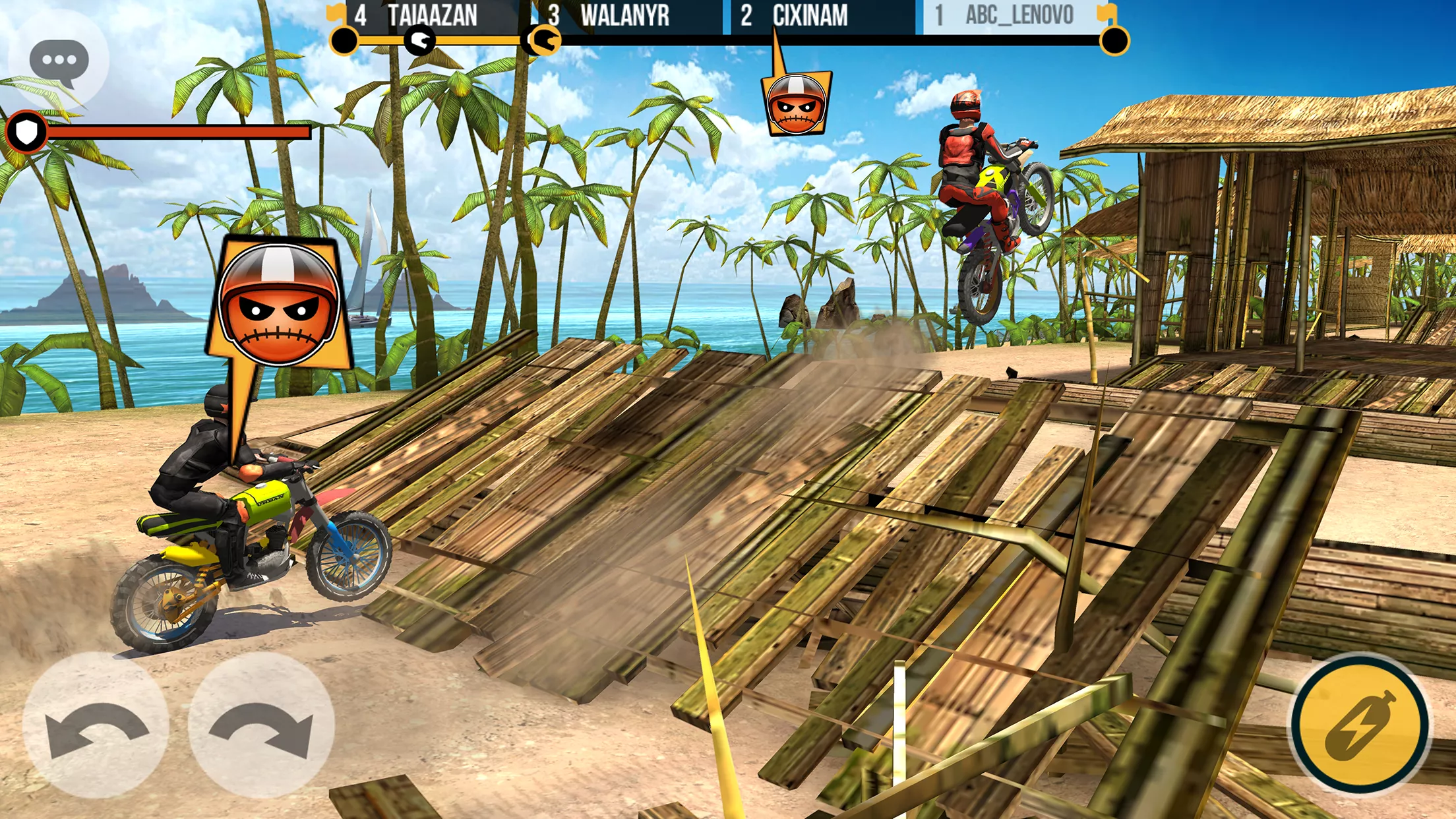The image size is (1456, 819).
Task: Tap the lean back arrow button
Action: pos(96,725)
